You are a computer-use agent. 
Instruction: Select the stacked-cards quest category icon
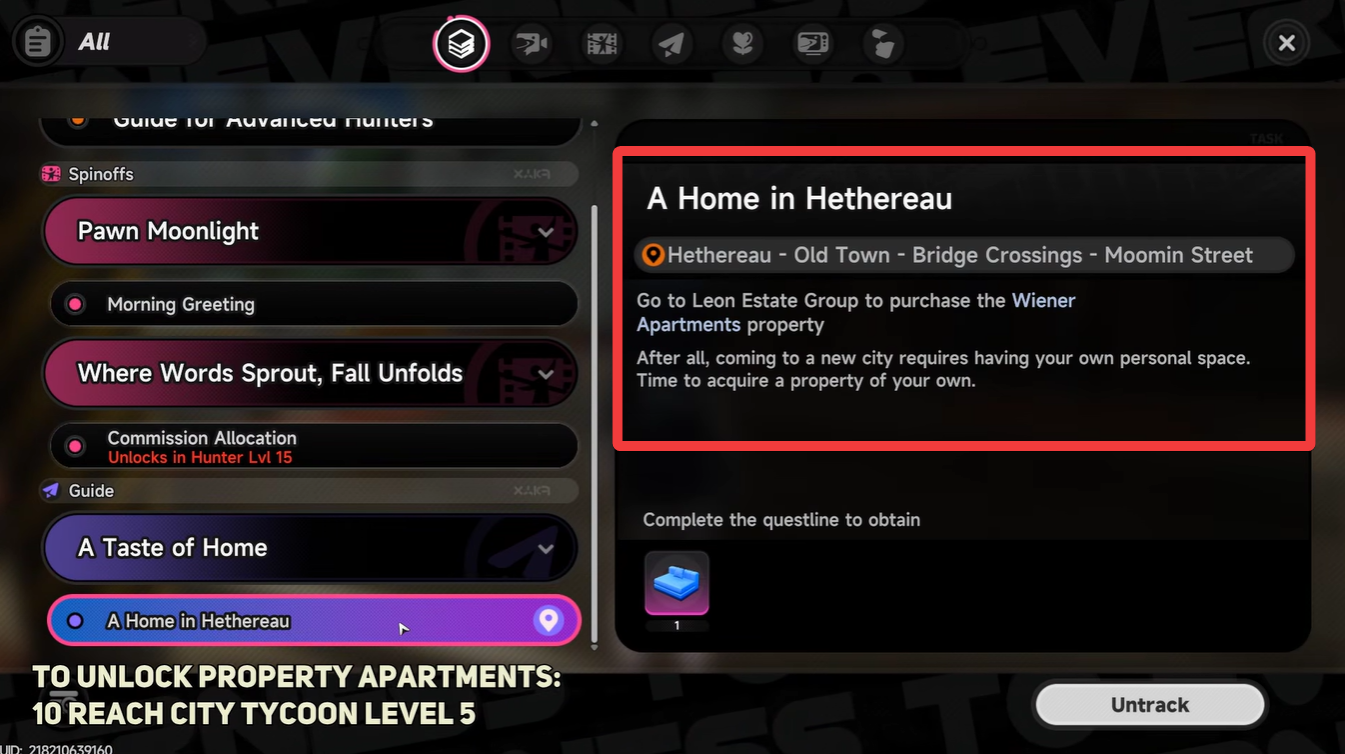460,43
